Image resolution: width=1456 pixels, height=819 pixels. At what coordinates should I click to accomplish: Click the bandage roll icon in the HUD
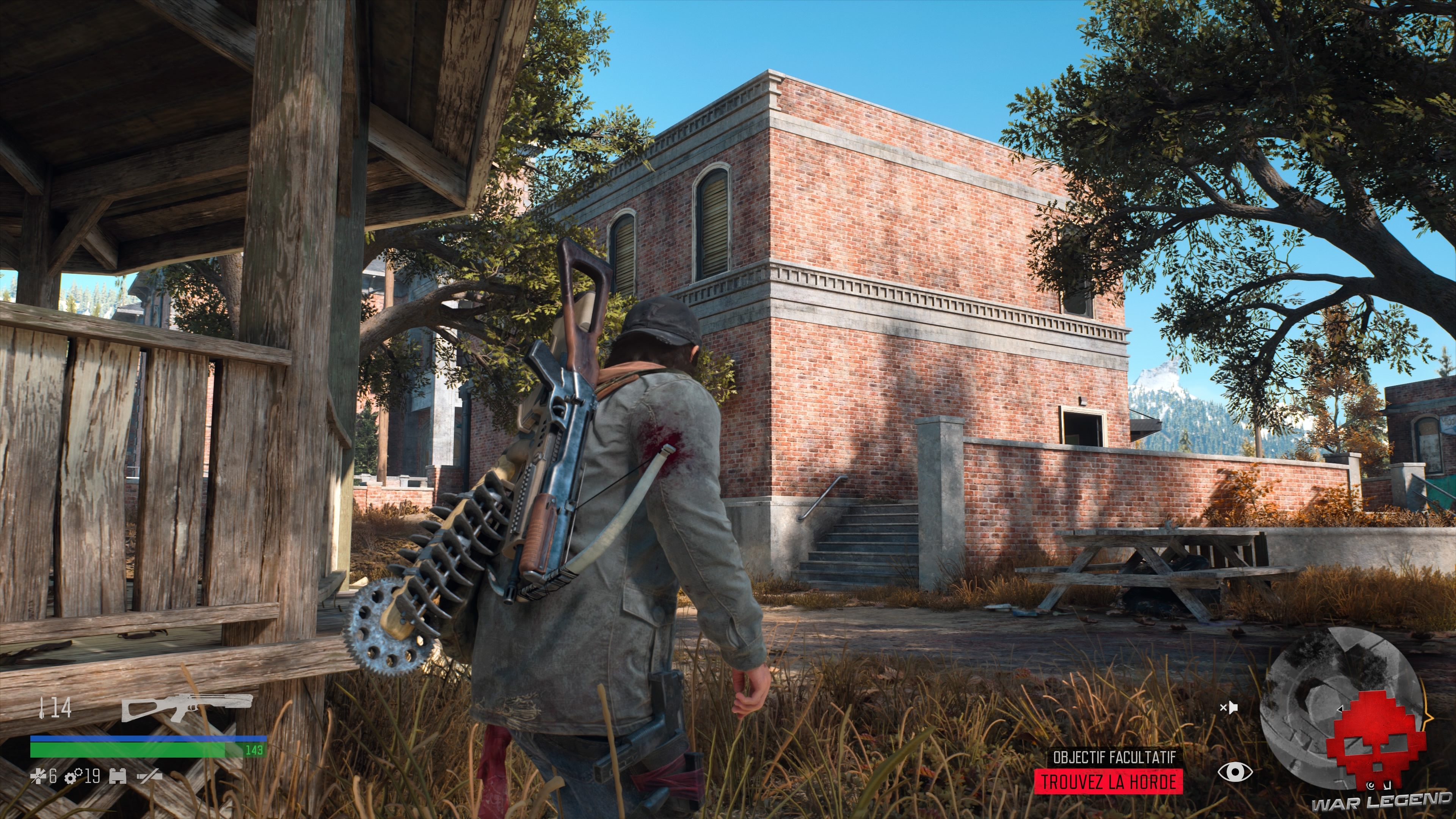[118, 775]
